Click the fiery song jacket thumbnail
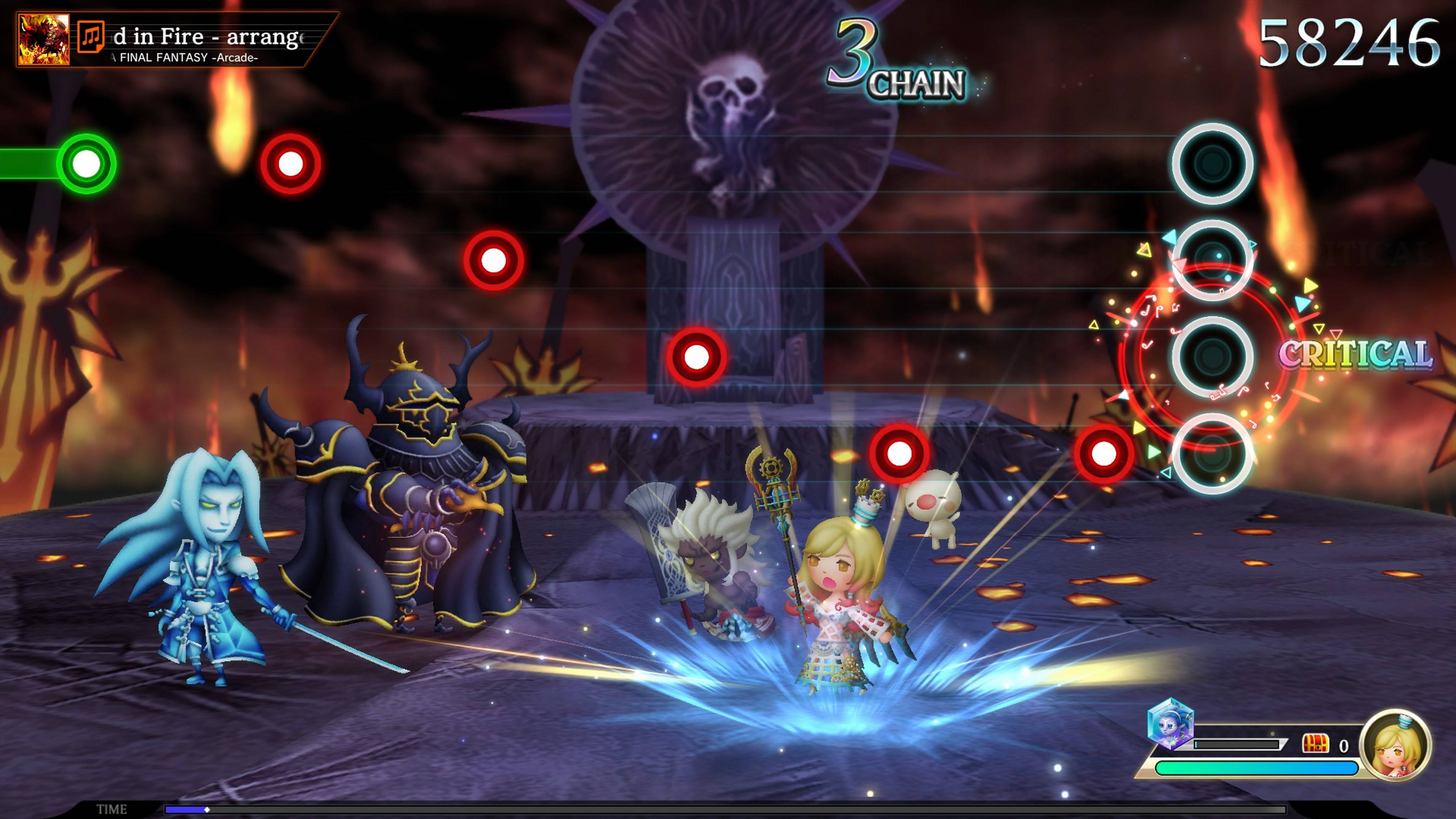Viewport: 1456px width, 819px height. point(44,40)
